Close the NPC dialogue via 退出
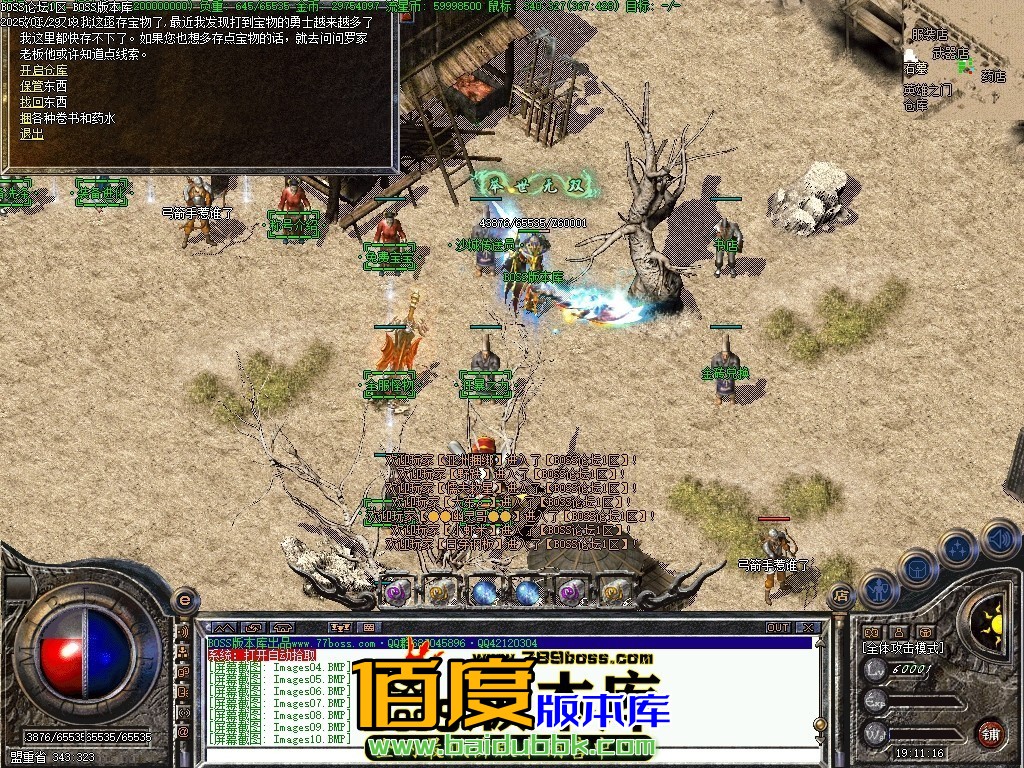Image resolution: width=1024 pixels, height=768 pixels. [32, 134]
